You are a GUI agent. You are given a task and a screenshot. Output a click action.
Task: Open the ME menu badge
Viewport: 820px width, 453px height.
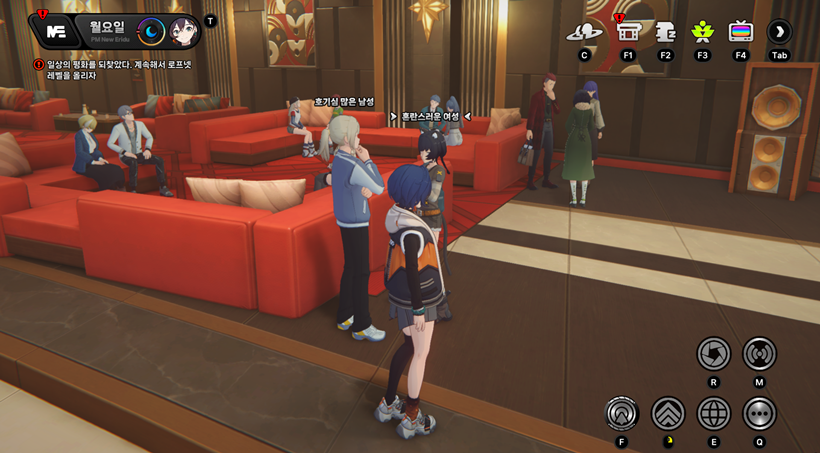(x=56, y=31)
